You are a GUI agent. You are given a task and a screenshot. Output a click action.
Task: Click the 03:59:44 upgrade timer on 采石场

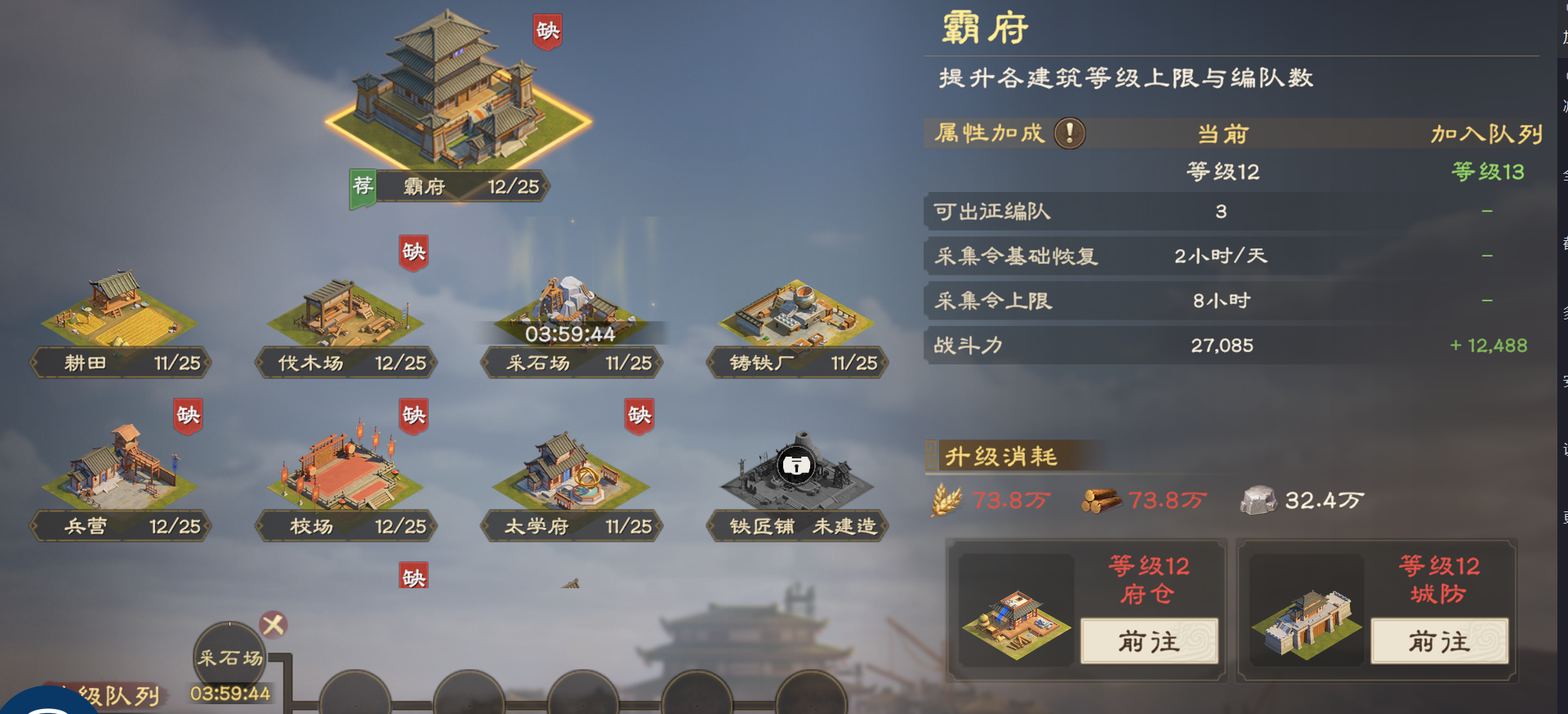pos(572,333)
